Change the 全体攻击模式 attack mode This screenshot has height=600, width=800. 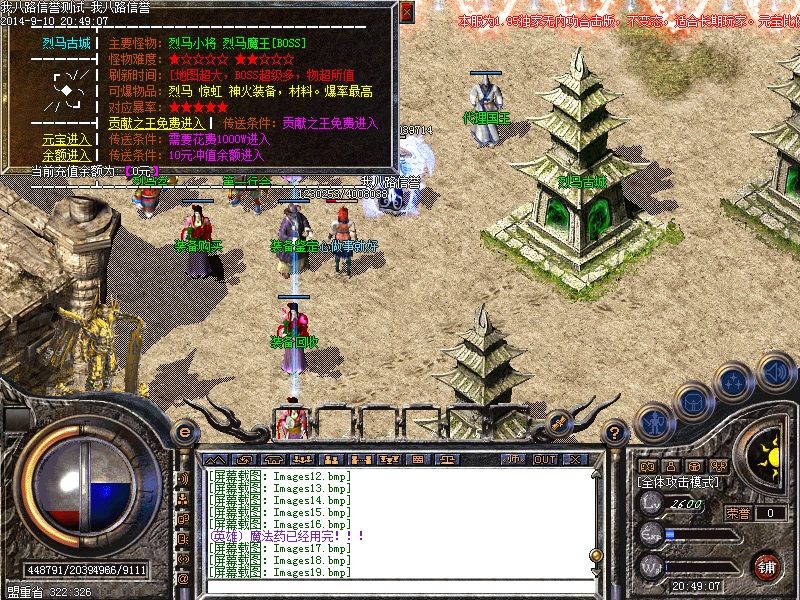(680, 481)
